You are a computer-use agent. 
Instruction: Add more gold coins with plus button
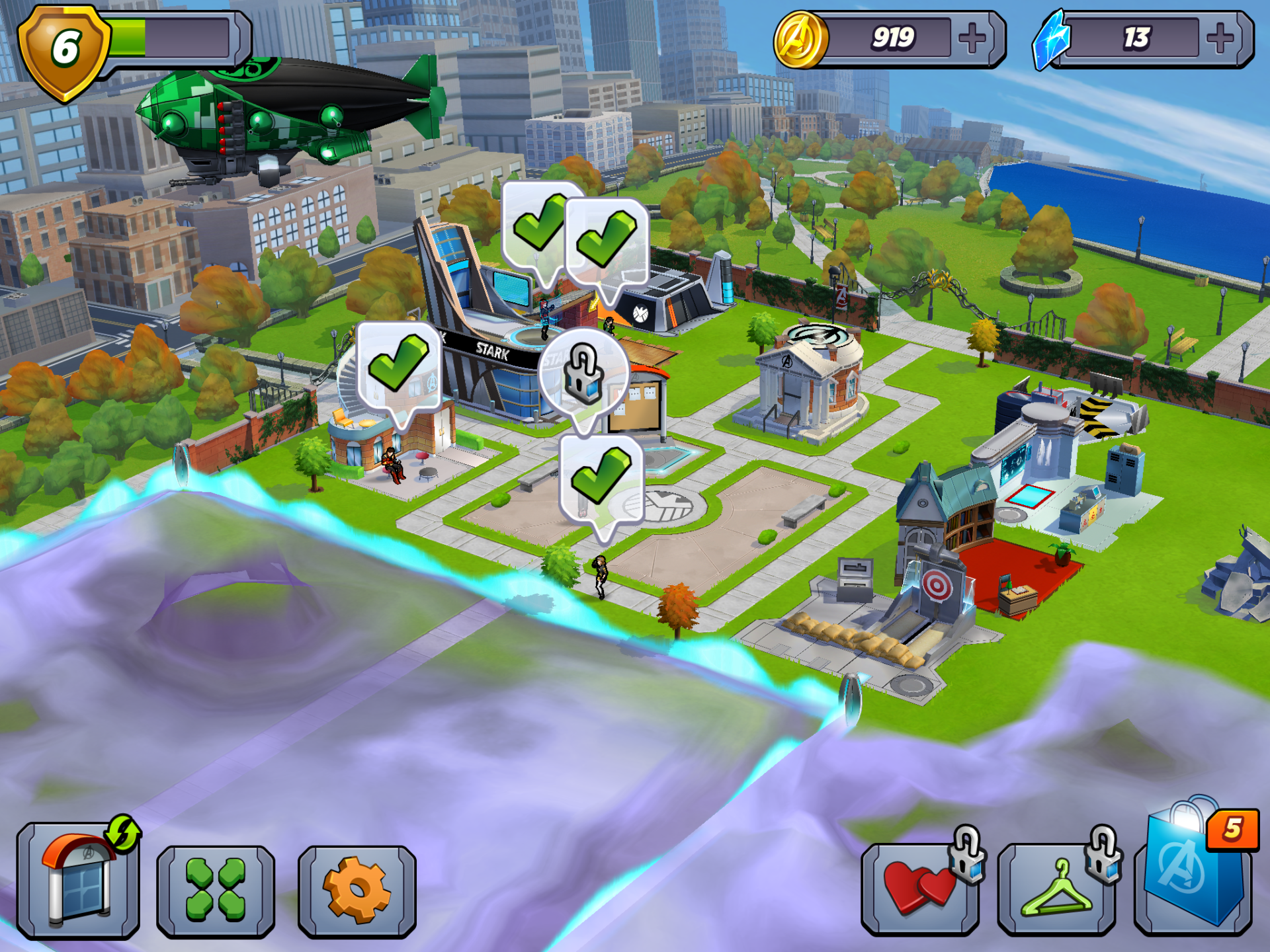[972, 39]
